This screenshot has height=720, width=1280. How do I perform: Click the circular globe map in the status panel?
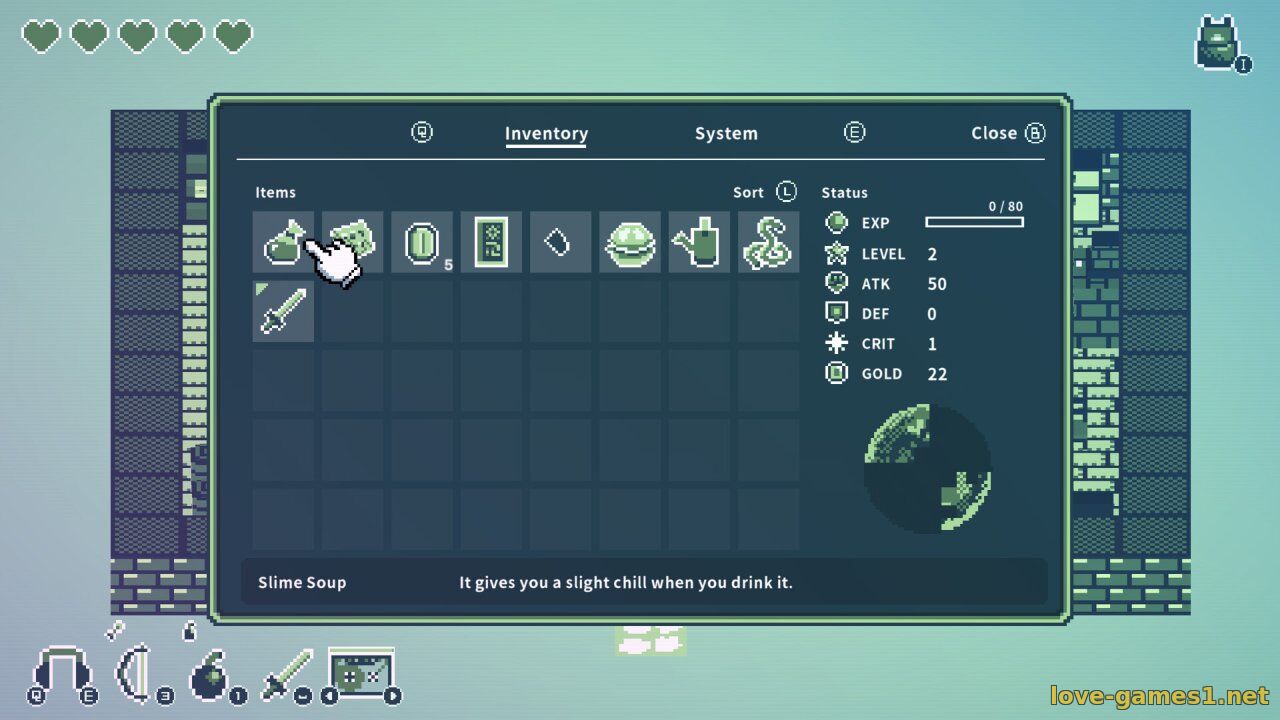tap(927, 468)
